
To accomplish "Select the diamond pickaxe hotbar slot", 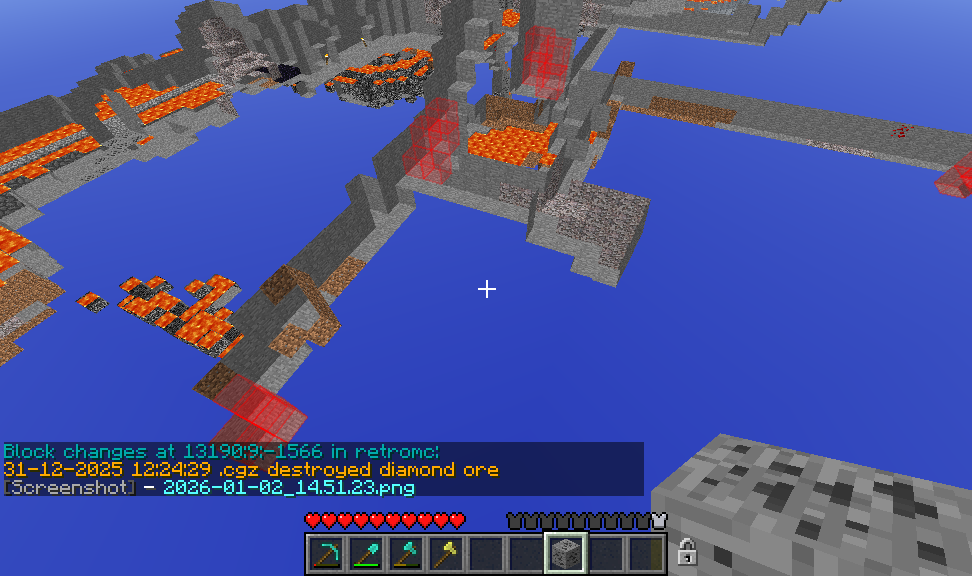I will point(325,553).
